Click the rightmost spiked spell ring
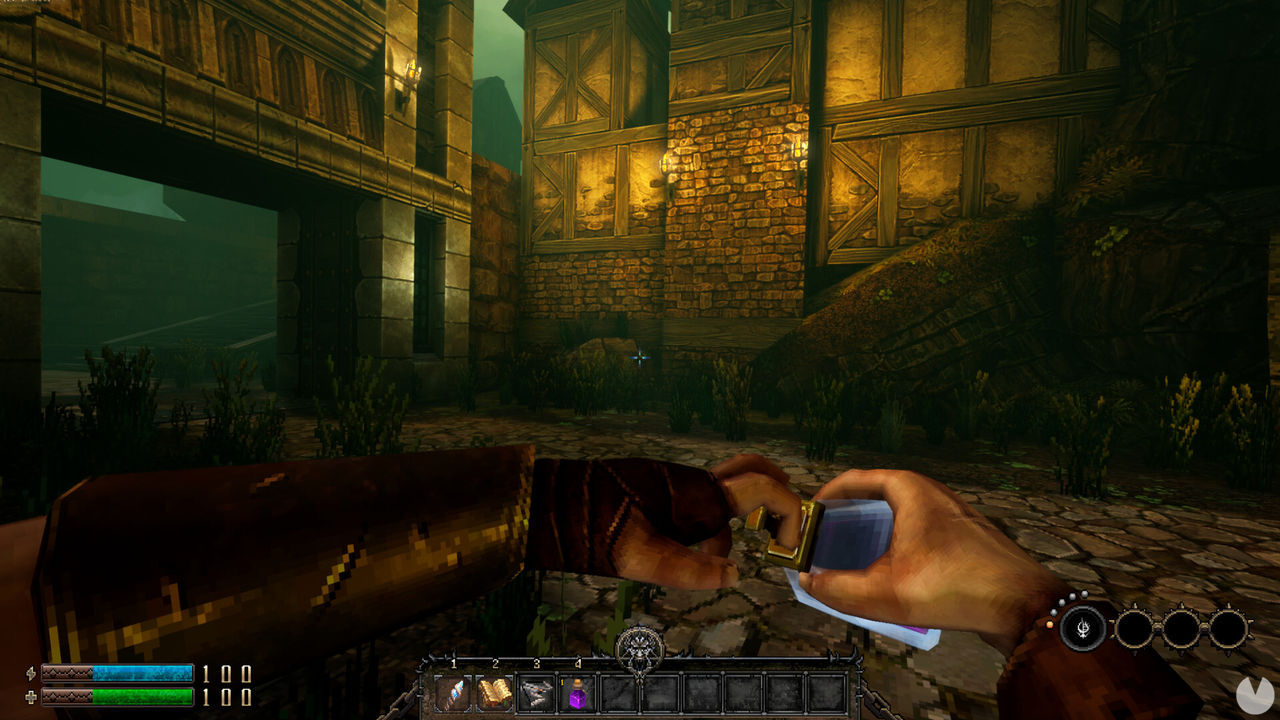This screenshot has height=720, width=1280. point(1228,627)
